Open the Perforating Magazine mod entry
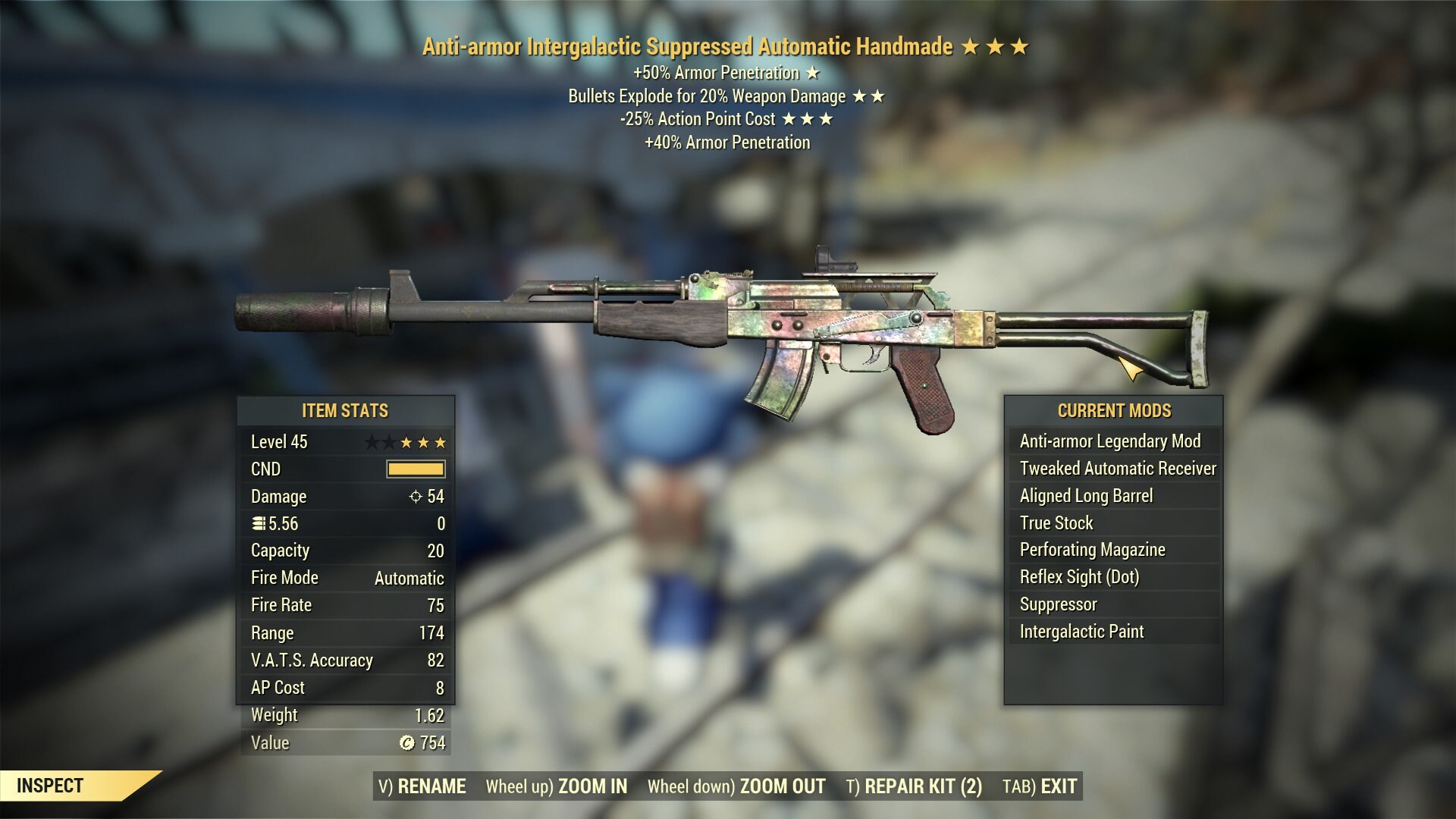Viewport: 1456px width, 819px height. click(x=1094, y=550)
